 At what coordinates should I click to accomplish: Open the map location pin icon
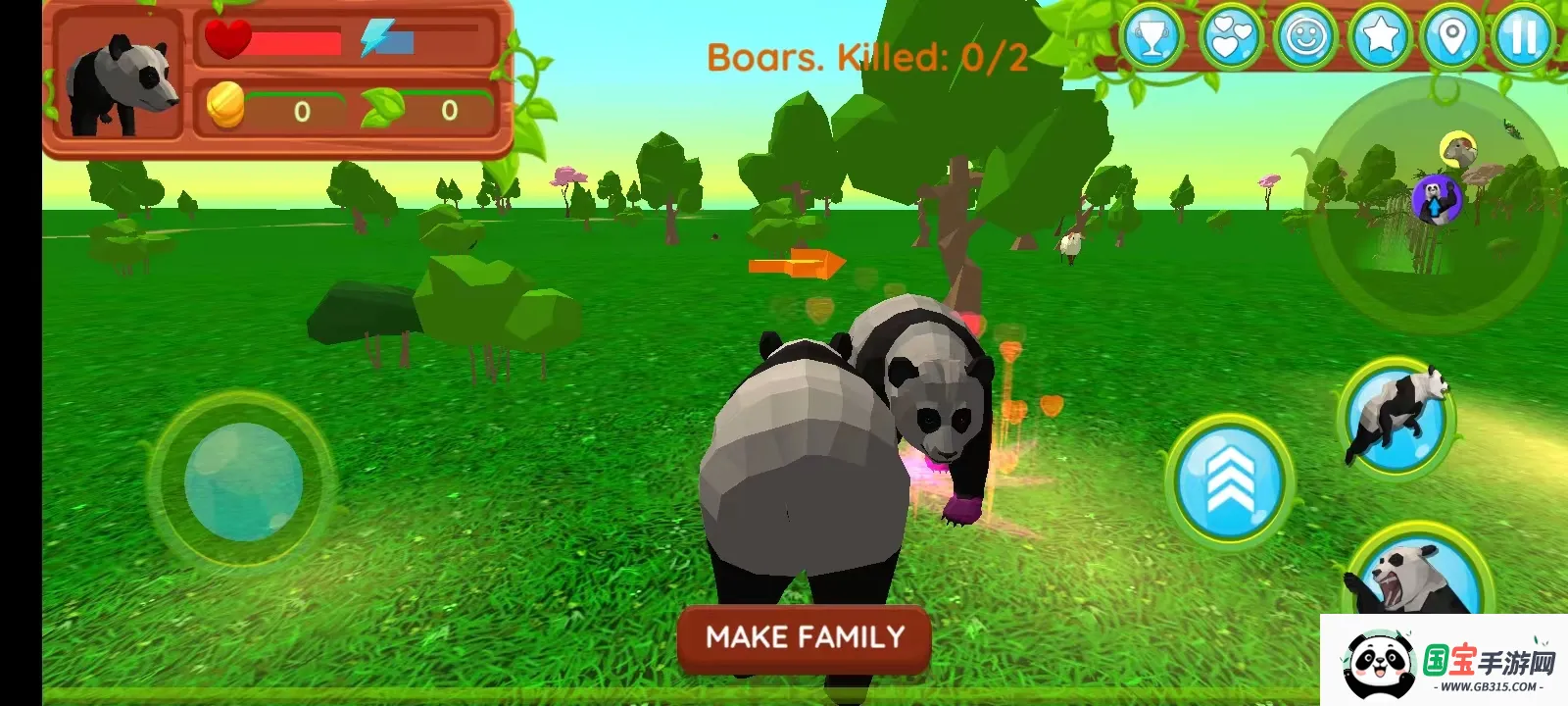[1452, 39]
